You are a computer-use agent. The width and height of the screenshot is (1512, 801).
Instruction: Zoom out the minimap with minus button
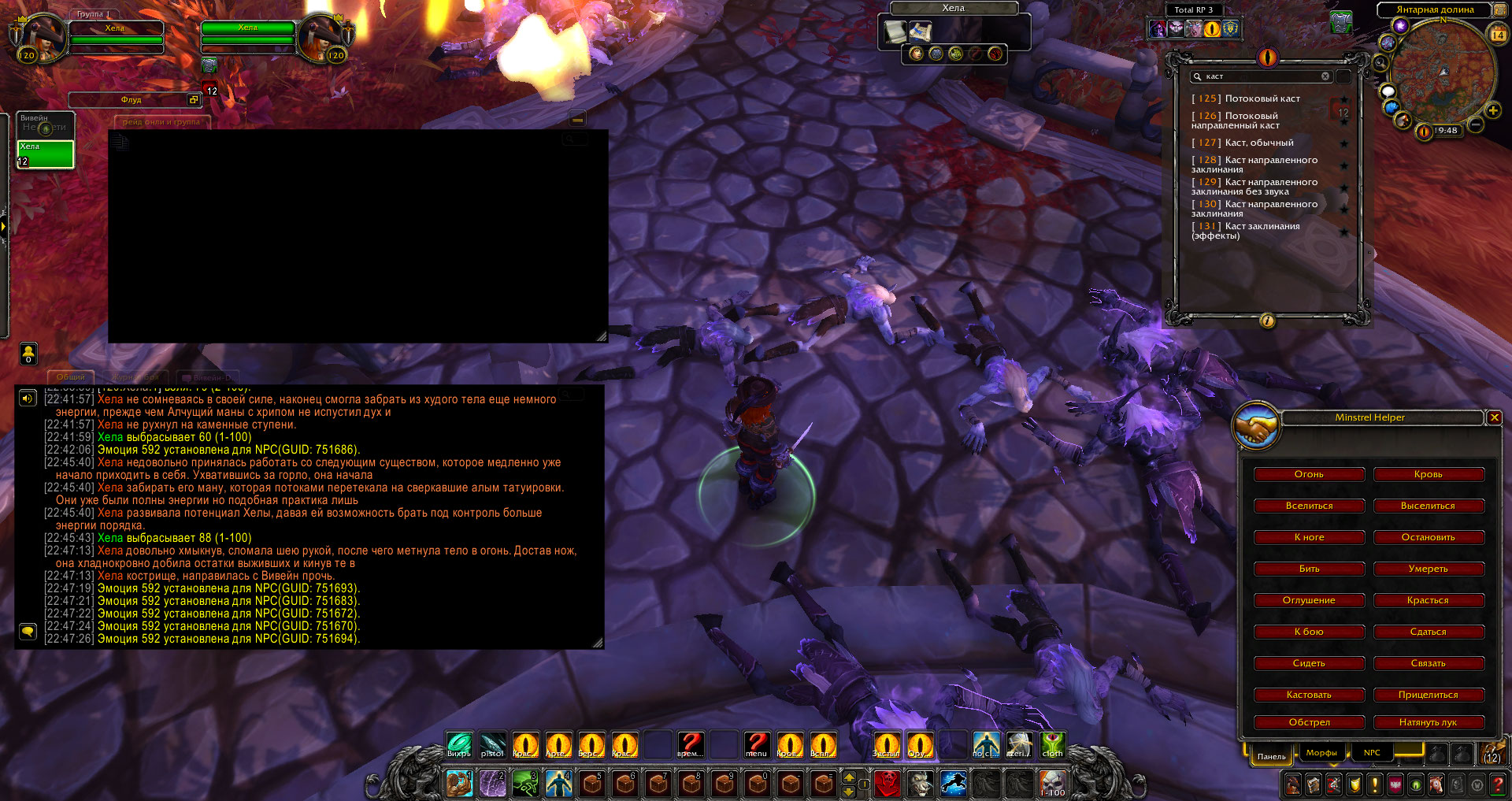tap(1476, 124)
